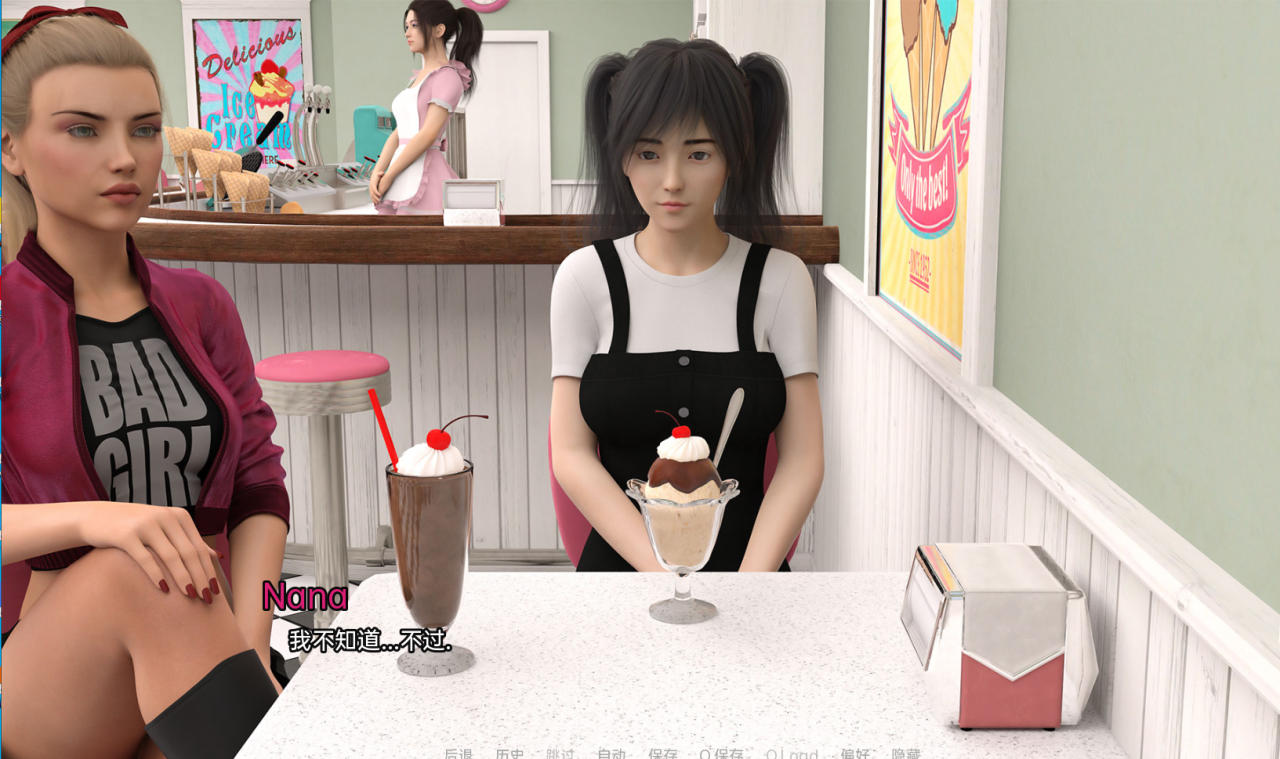Activate 跳过 (Skip) in the quick menu
1280x759 pixels.
point(560,754)
